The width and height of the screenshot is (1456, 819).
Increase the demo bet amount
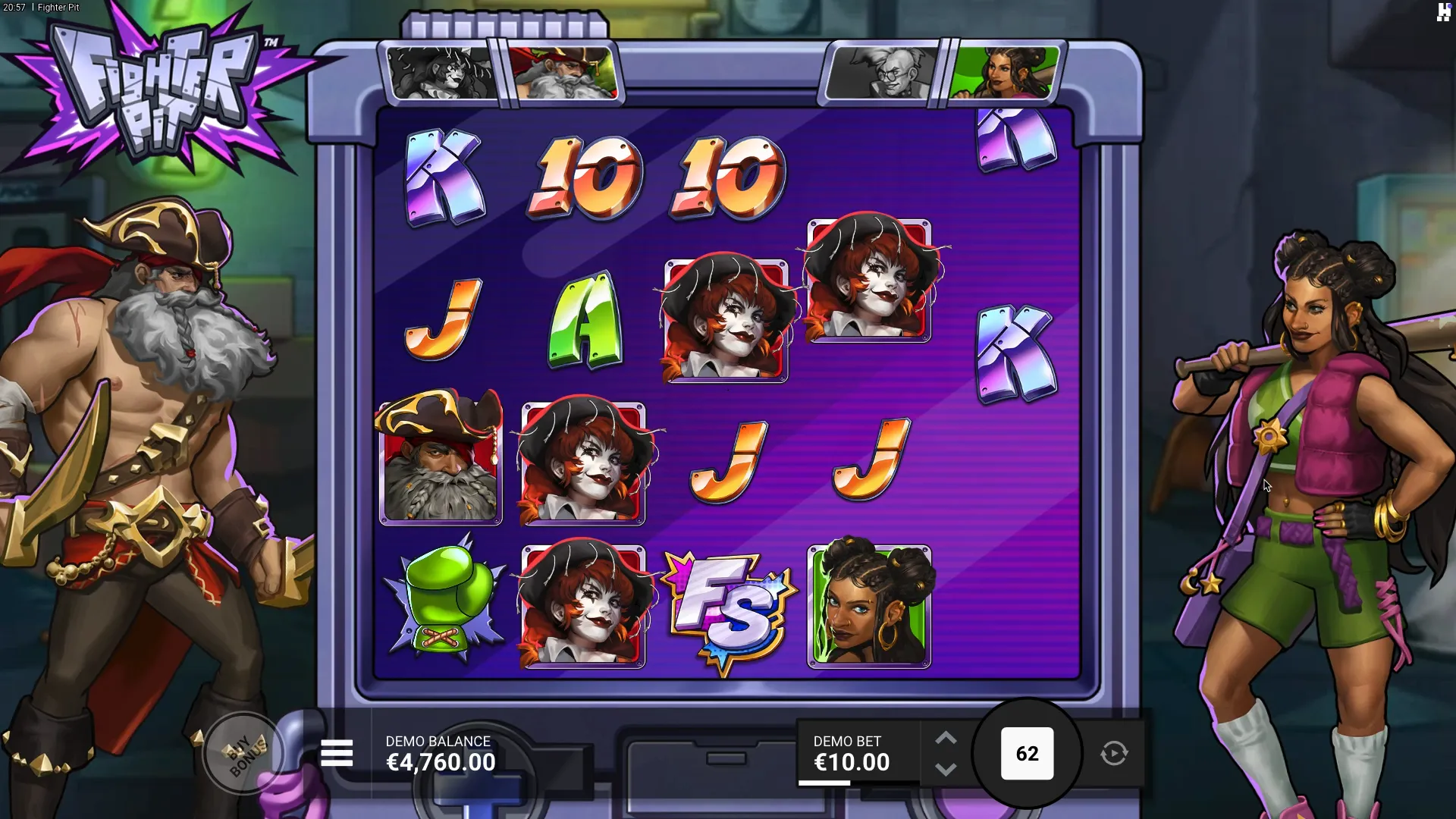[x=946, y=738]
